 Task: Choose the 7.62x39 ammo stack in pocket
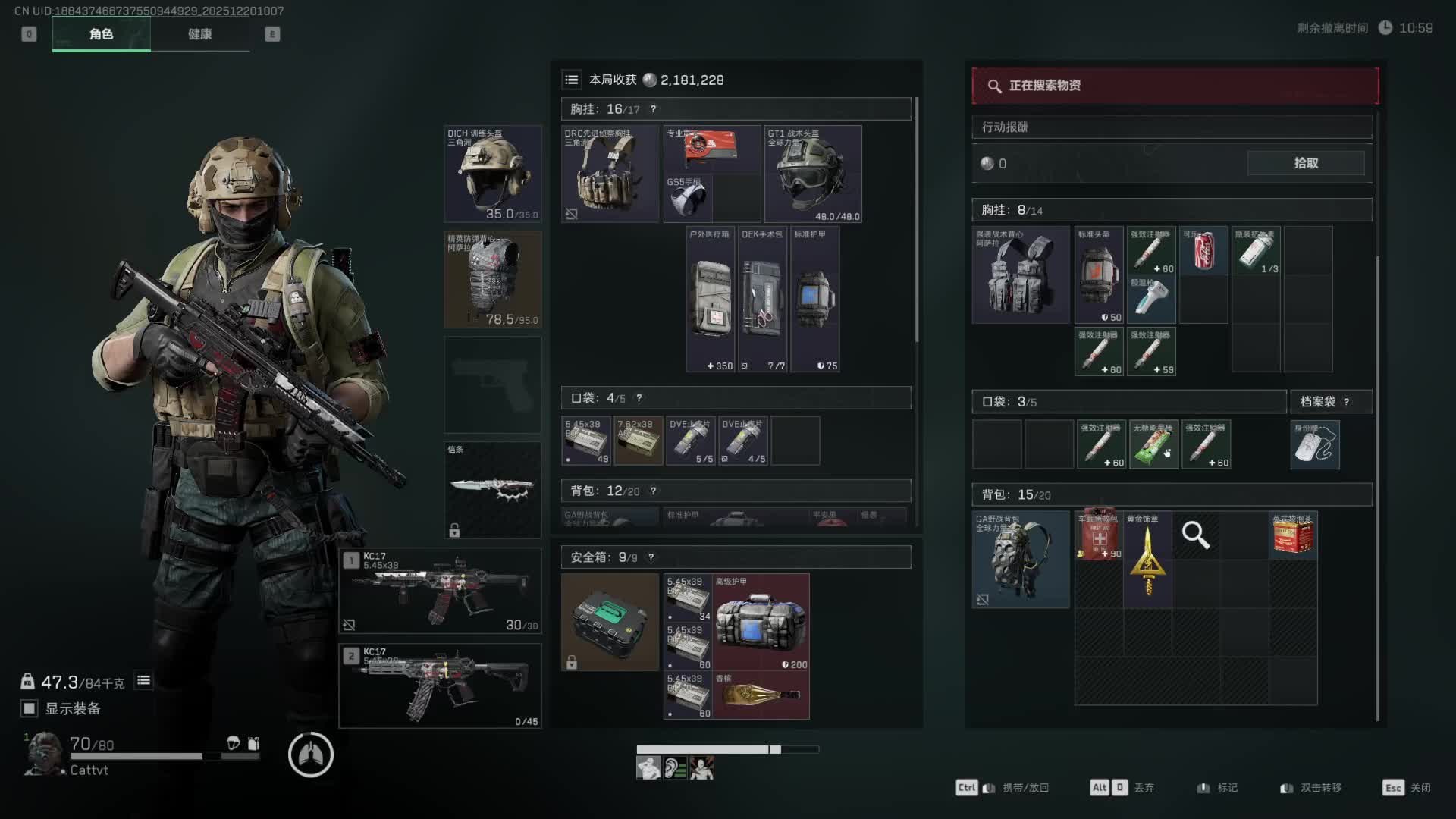pos(639,441)
